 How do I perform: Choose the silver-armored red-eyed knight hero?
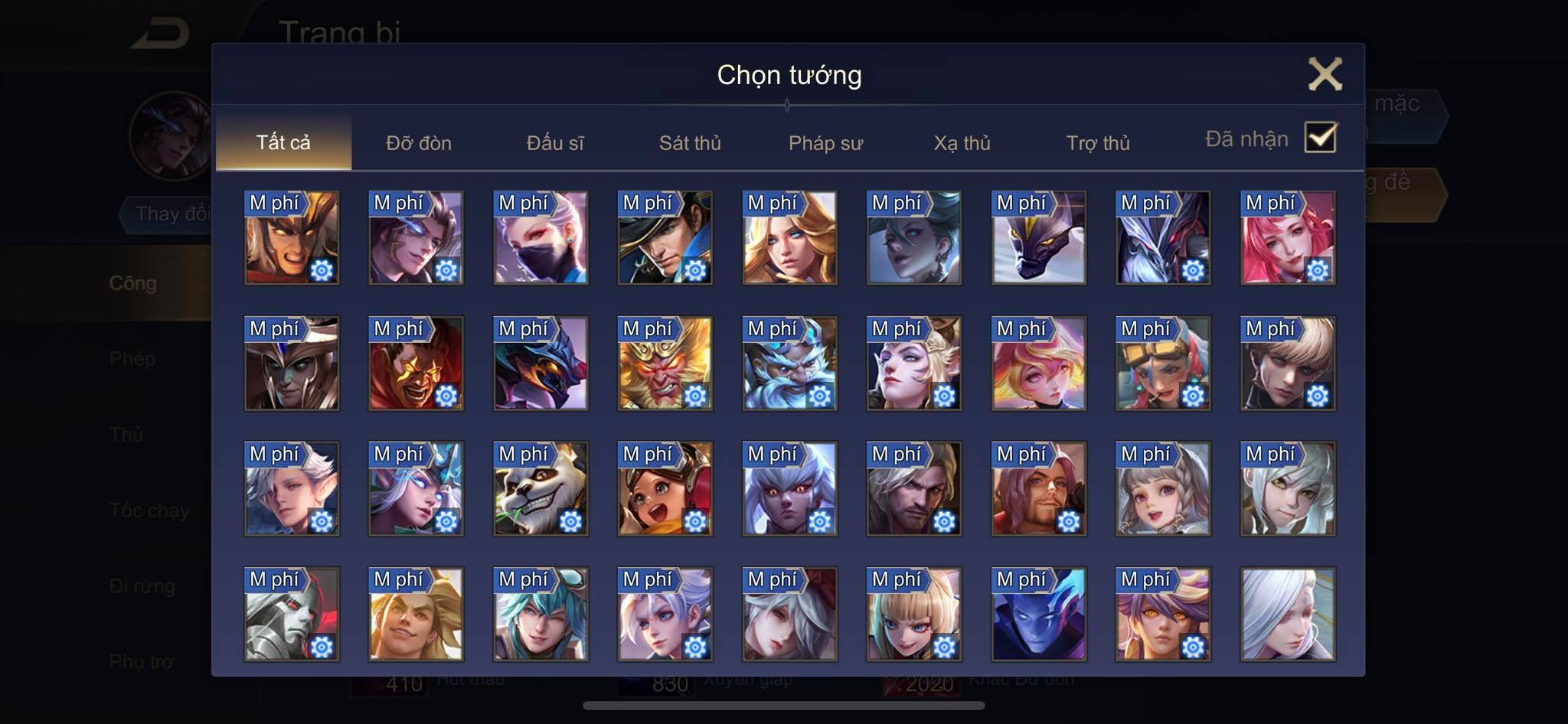click(291, 615)
